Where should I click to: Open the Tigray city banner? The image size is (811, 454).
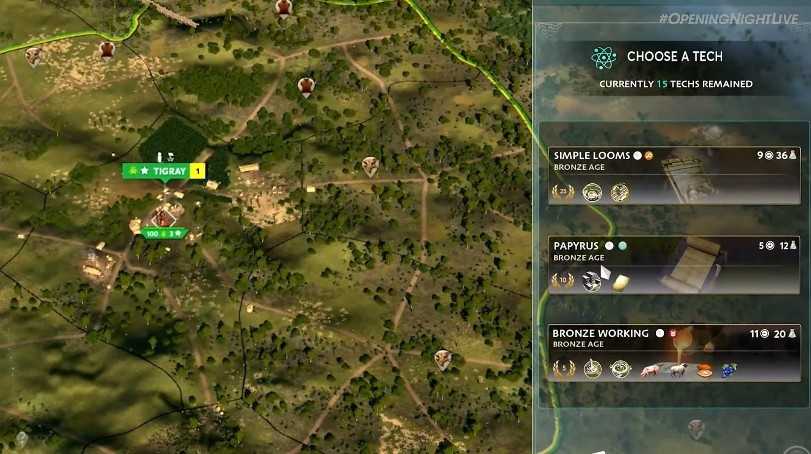click(162, 171)
